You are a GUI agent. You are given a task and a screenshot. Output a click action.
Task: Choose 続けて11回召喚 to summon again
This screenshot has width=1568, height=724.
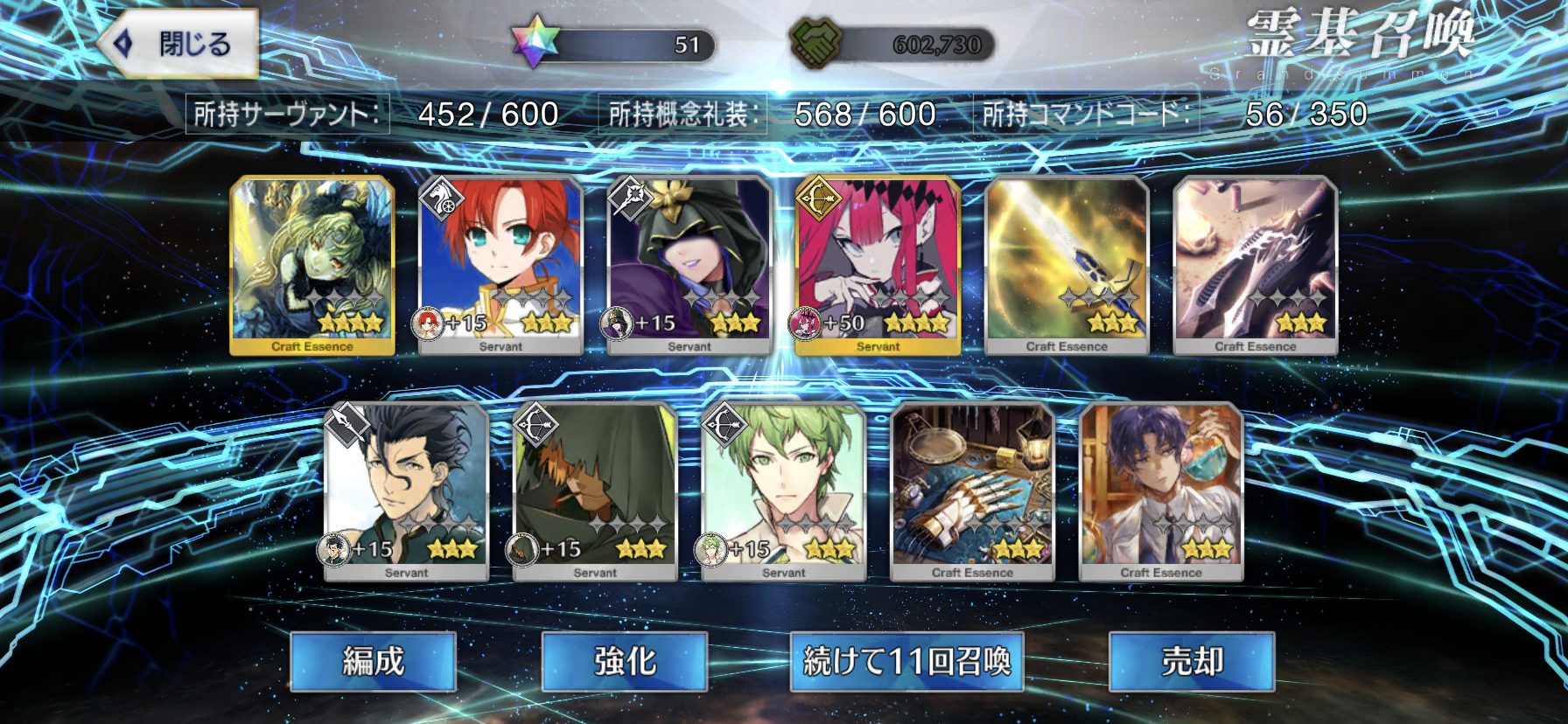tap(907, 662)
